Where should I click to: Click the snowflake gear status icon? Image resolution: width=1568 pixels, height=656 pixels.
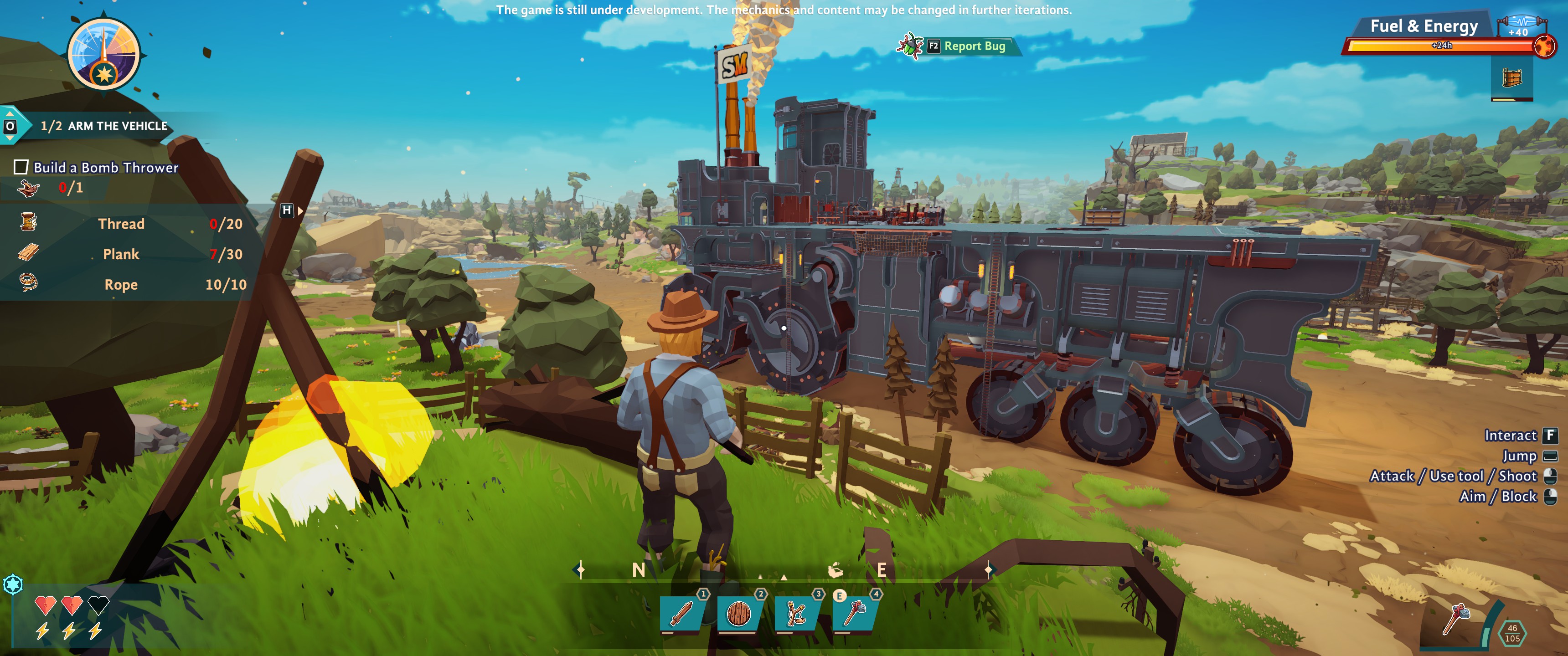point(13,585)
